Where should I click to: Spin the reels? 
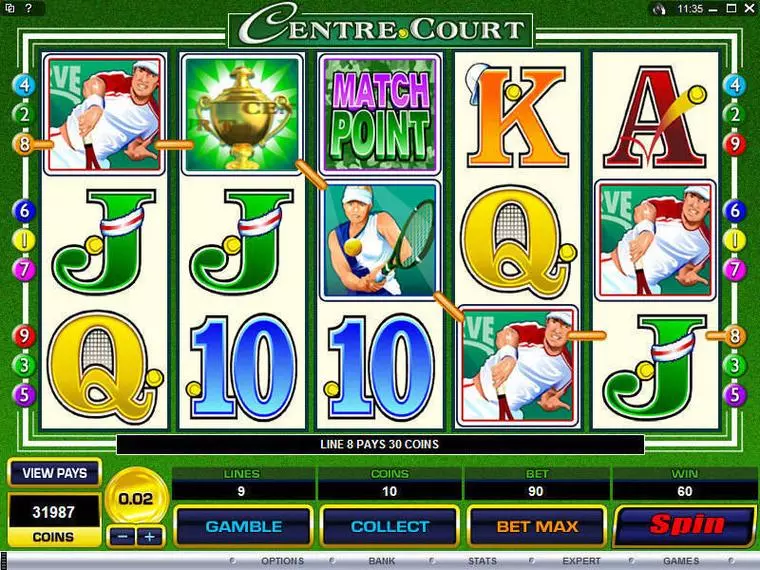[684, 525]
